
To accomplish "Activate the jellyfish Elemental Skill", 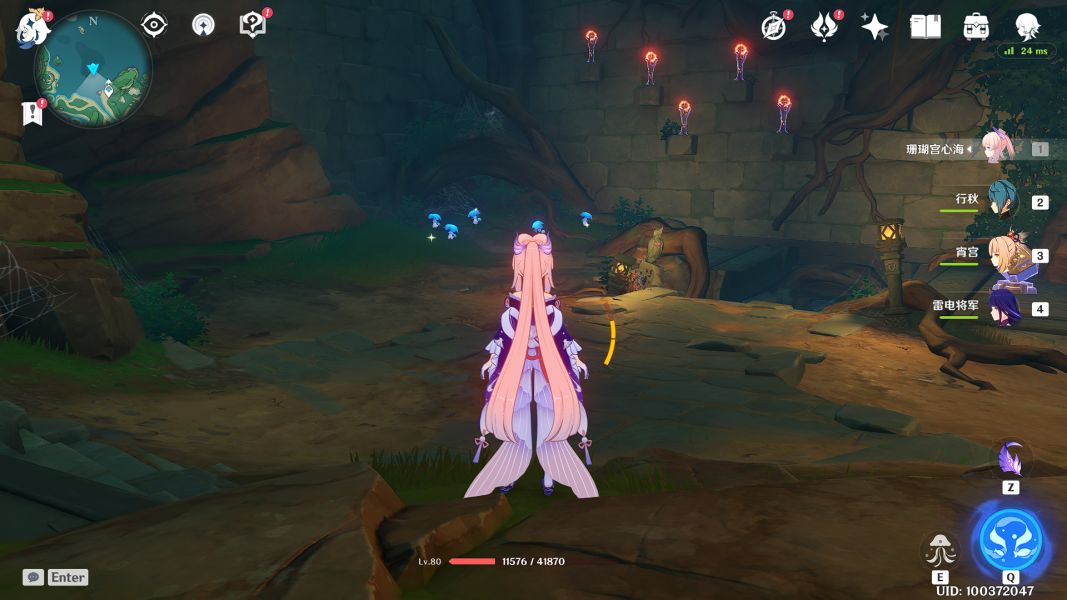I will [940, 550].
